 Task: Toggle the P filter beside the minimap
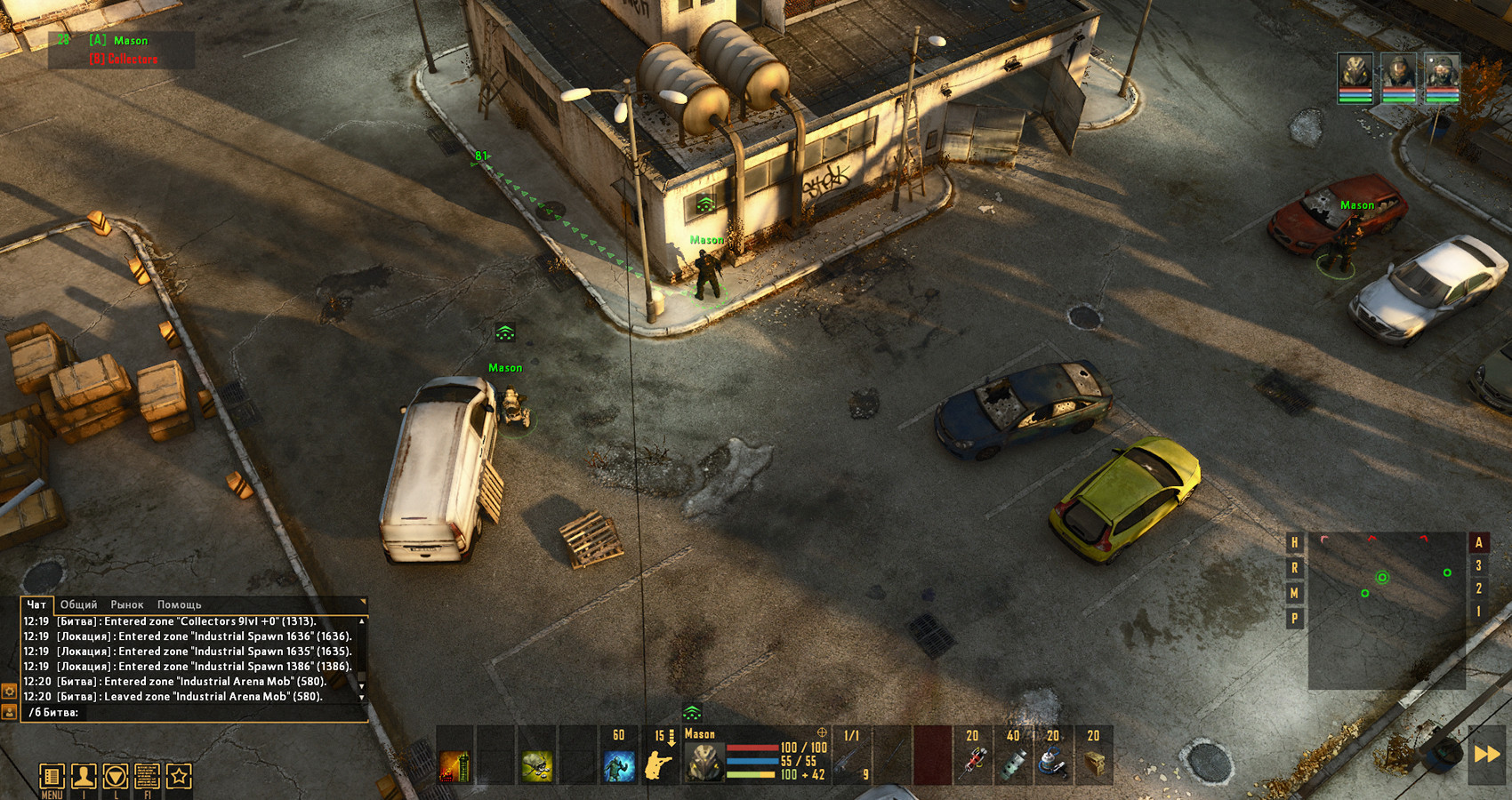(x=1294, y=616)
